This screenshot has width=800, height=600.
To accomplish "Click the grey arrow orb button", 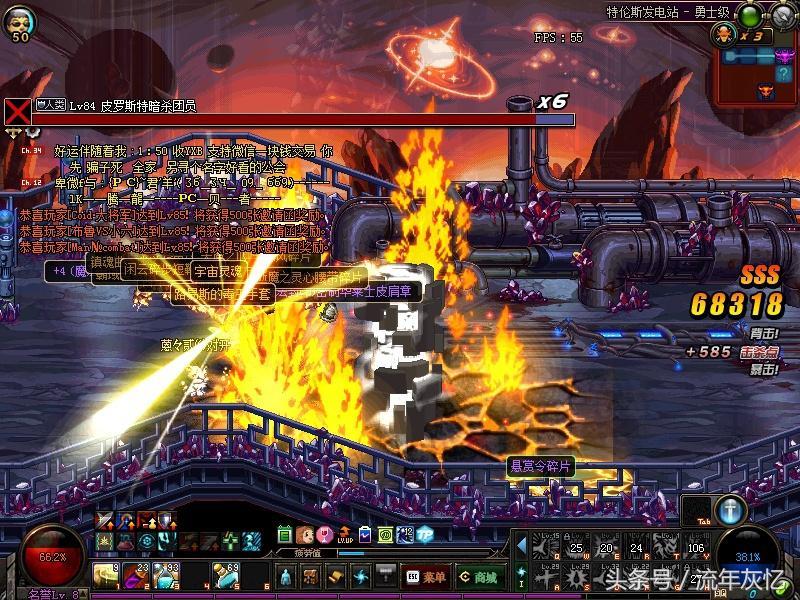I will [x=781, y=14].
